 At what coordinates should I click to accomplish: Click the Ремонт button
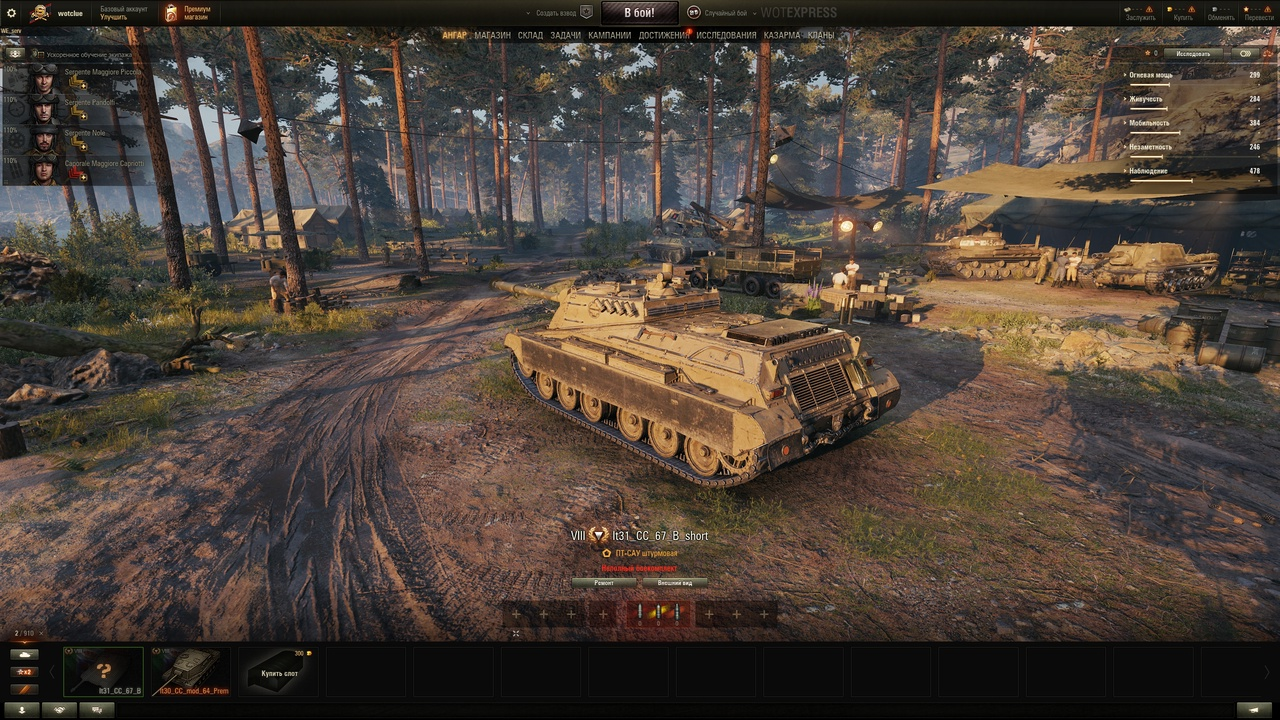tap(604, 582)
